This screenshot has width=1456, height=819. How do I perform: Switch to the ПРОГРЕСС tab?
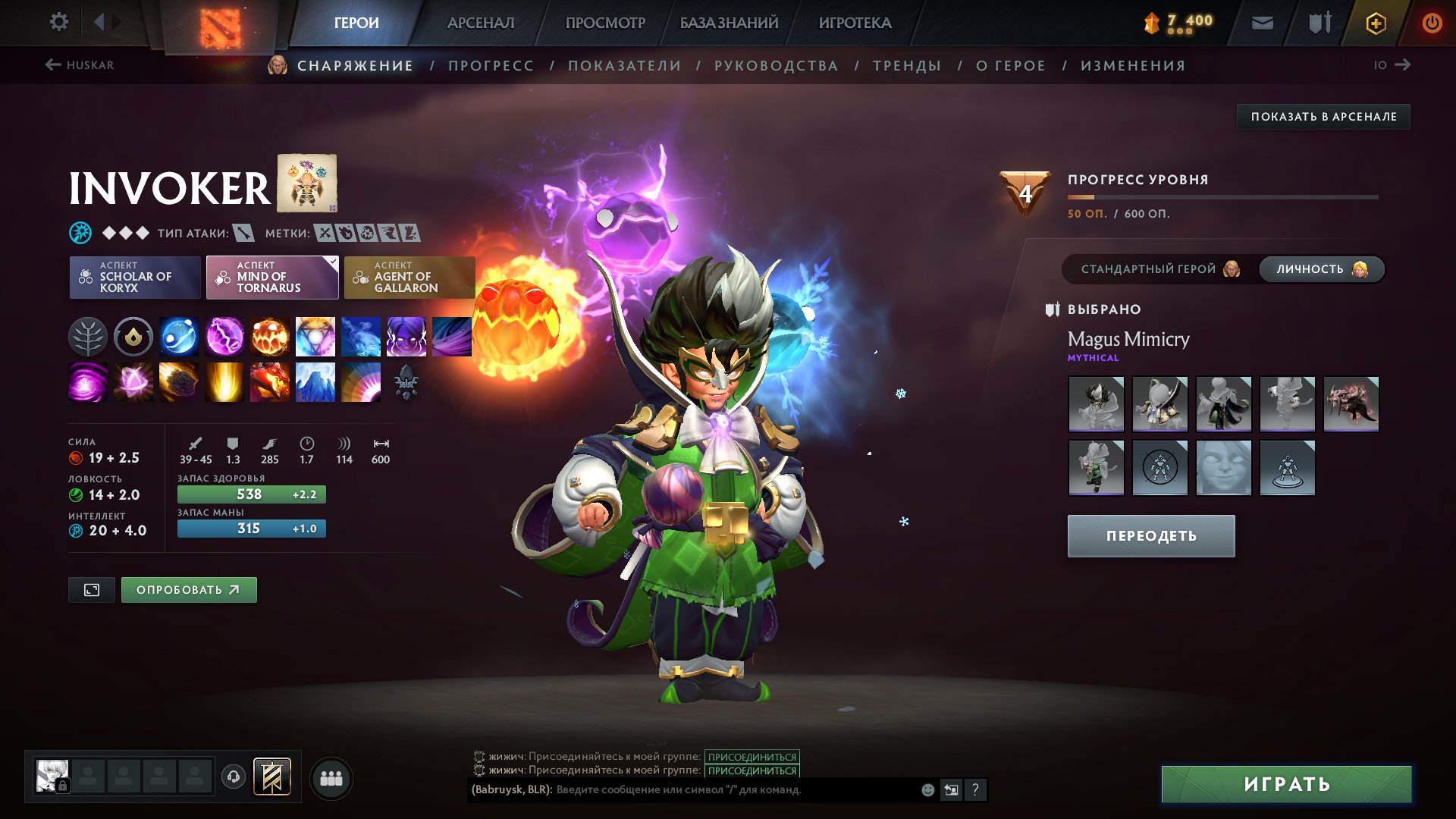tap(490, 65)
